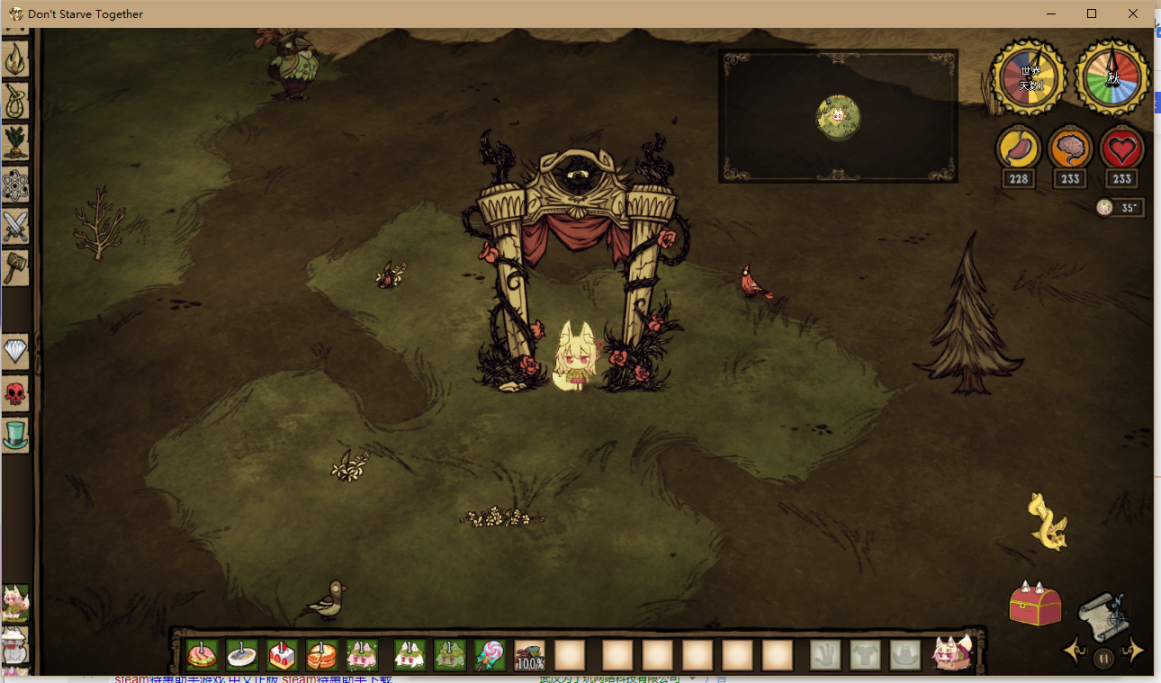Viewport: 1161px width, 683px height.
Task: Open the hammer structures crafting tab
Action: [15, 267]
